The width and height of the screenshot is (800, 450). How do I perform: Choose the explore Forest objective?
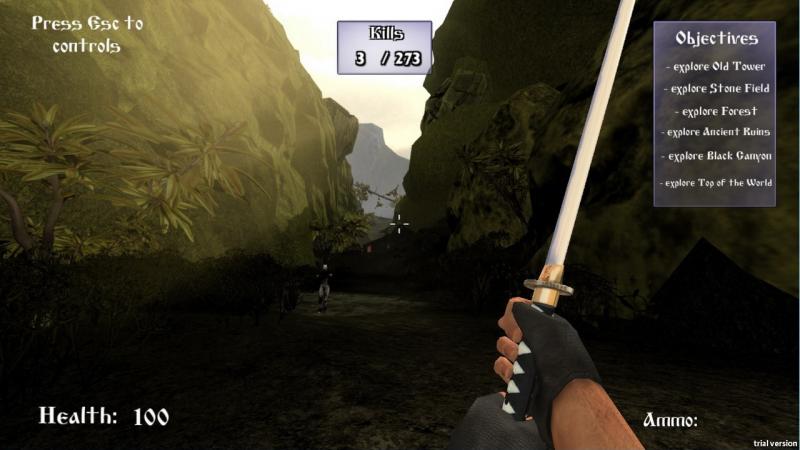(716, 111)
